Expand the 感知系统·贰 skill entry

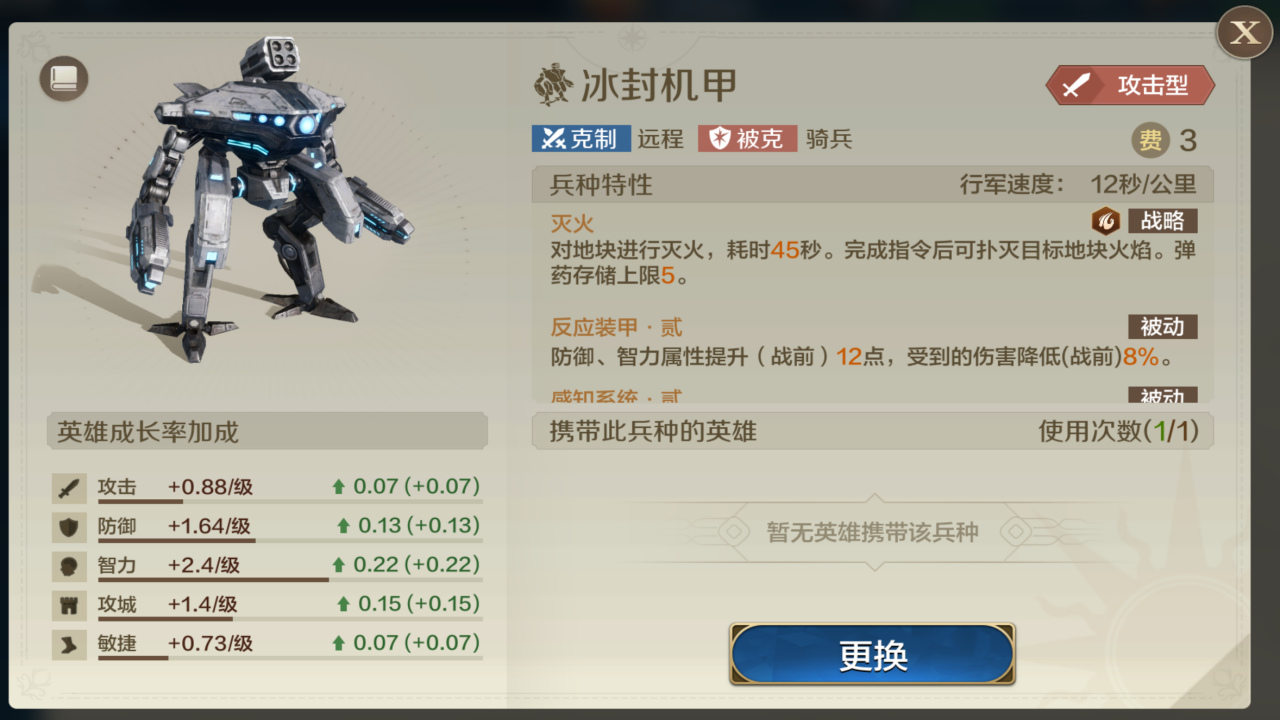(x=615, y=396)
